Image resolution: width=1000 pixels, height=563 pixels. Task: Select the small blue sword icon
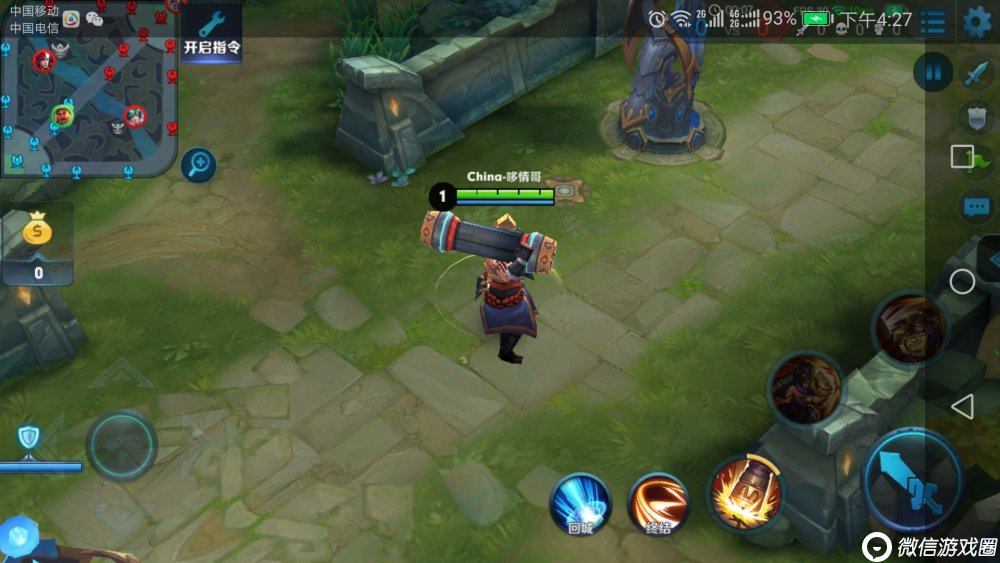click(x=975, y=72)
